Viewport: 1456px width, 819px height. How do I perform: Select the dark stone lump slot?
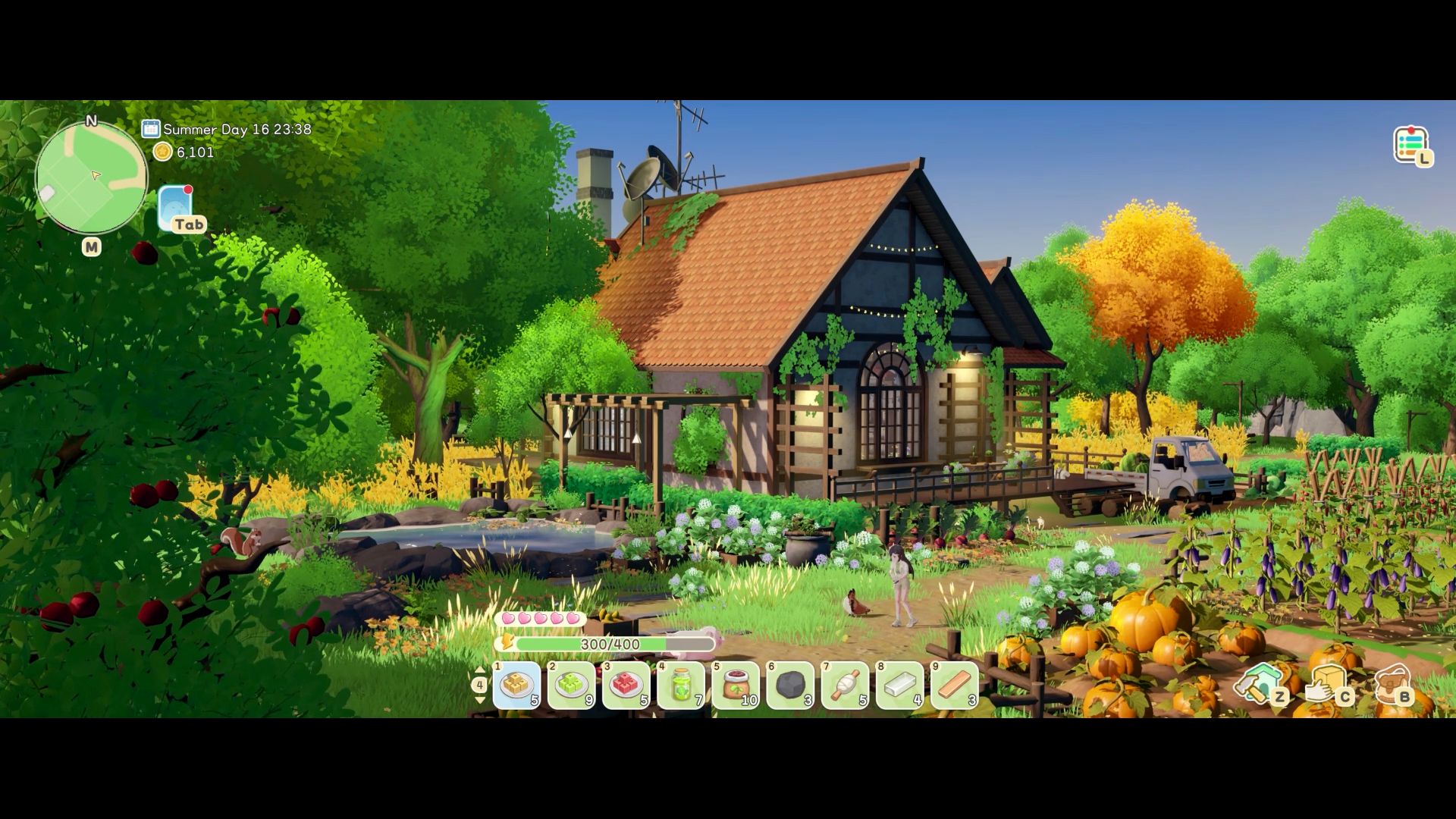tap(790, 686)
